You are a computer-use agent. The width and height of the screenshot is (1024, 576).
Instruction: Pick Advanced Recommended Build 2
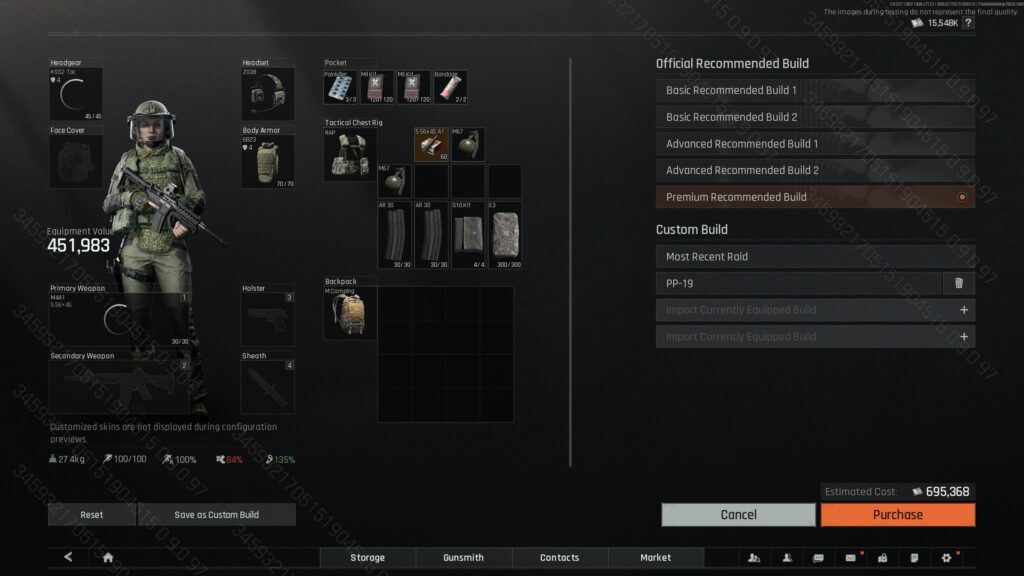pyautogui.click(x=814, y=170)
